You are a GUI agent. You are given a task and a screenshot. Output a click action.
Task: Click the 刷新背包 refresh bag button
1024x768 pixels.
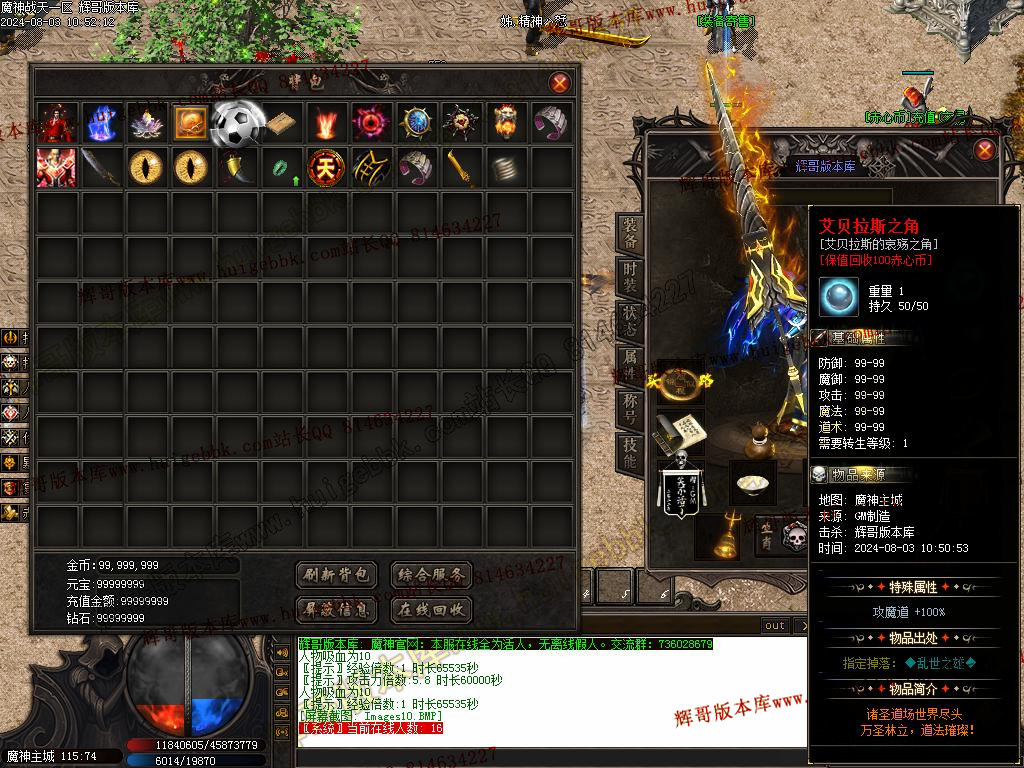tap(337, 575)
